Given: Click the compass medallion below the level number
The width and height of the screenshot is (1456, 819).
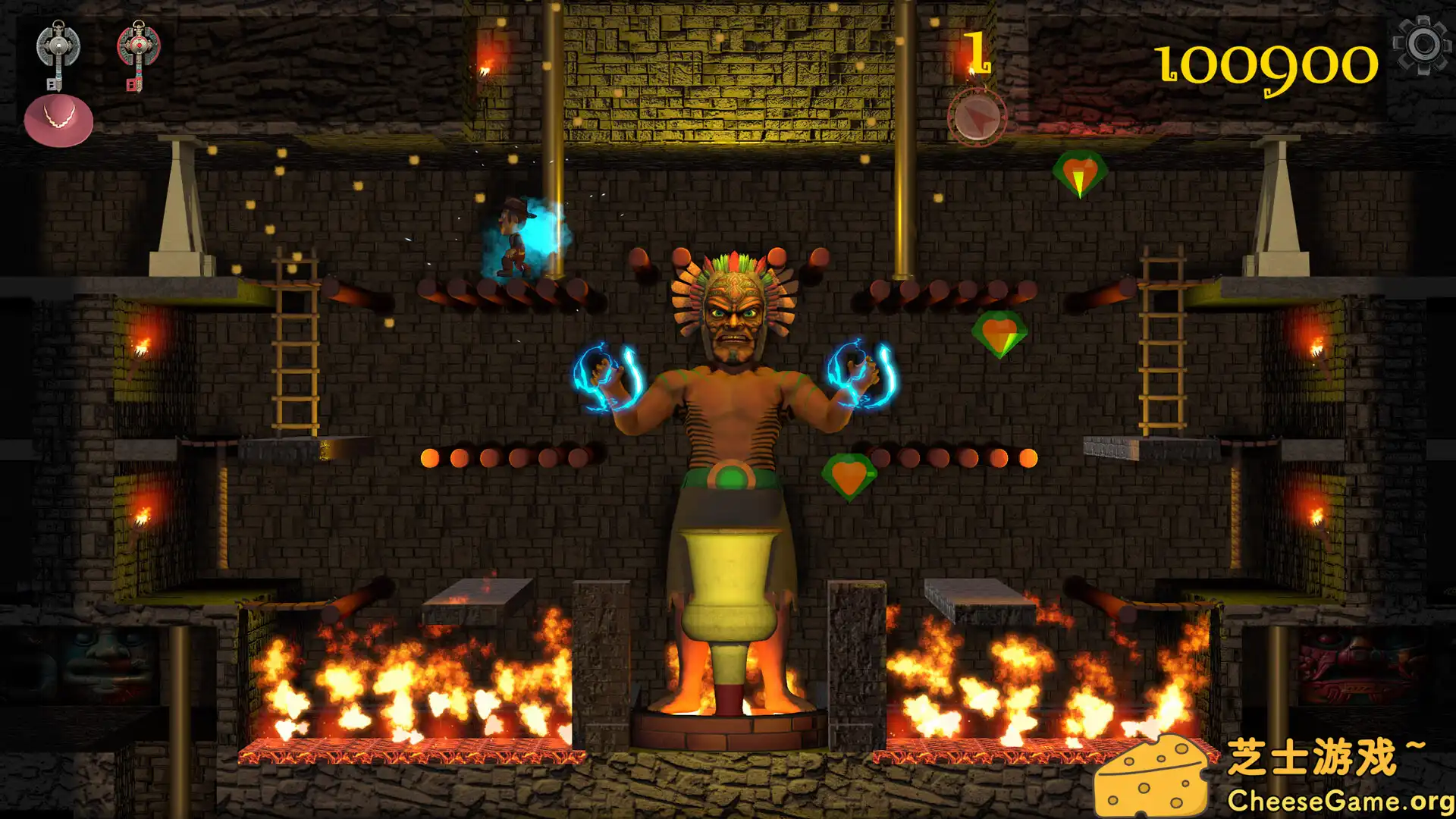Looking at the screenshot, I should point(977,115).
